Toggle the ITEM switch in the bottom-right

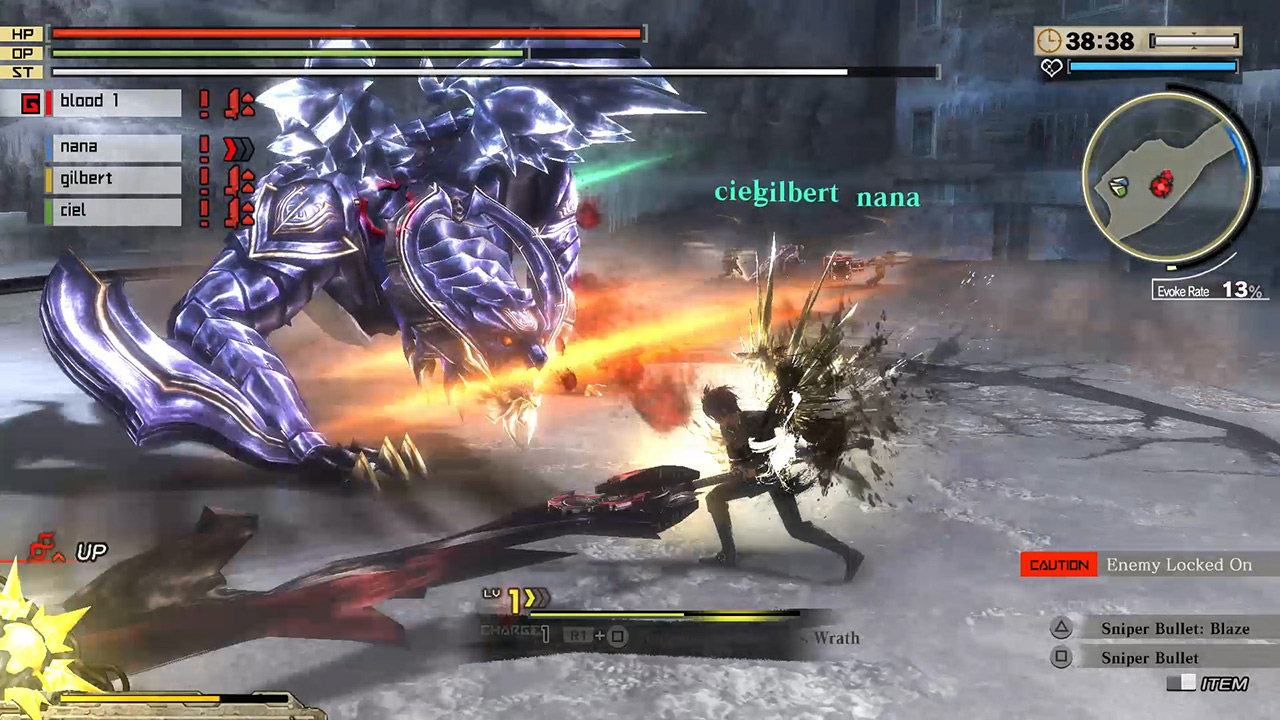(x=1181, y=683)
